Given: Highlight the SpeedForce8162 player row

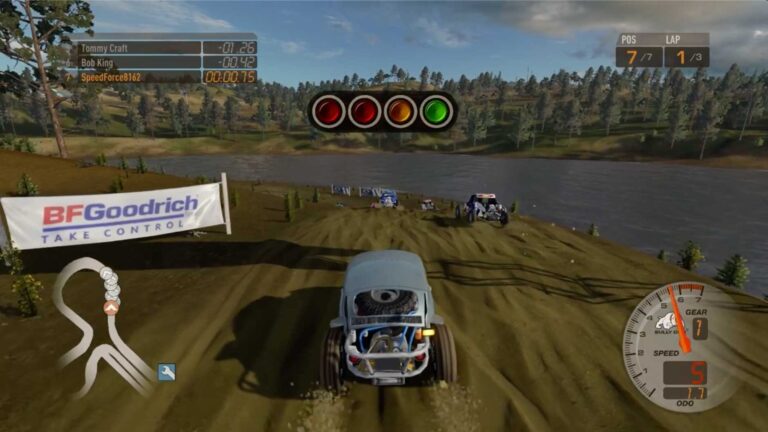Looking at the screenshot, I should pos(167,76).
